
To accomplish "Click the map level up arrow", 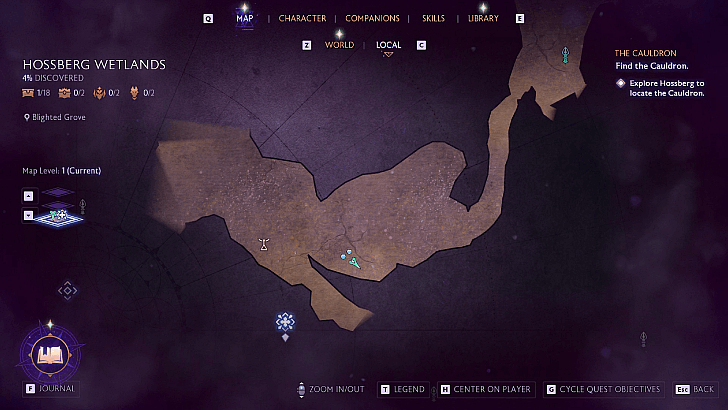I will point(28,195).
